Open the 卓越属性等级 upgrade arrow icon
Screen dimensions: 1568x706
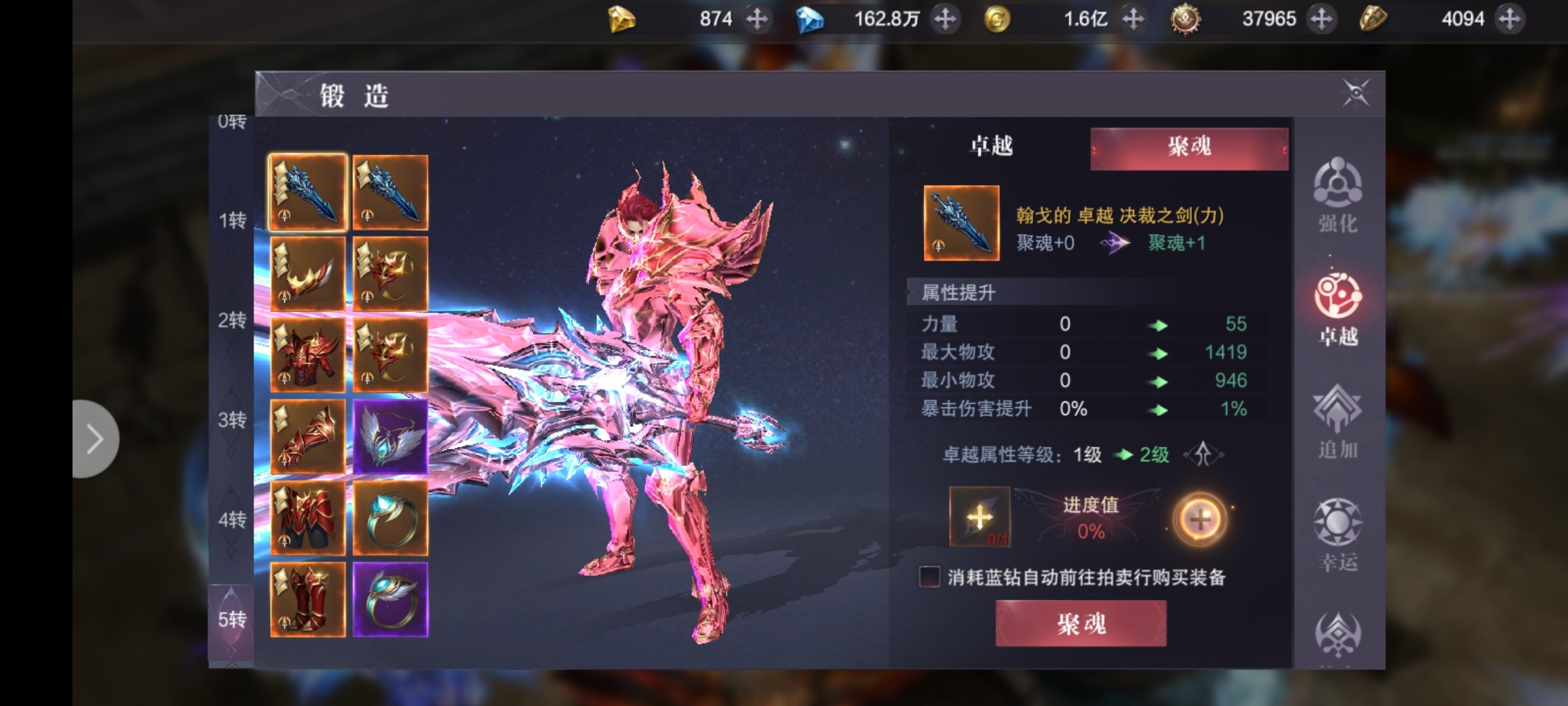tap(1203, 454)
